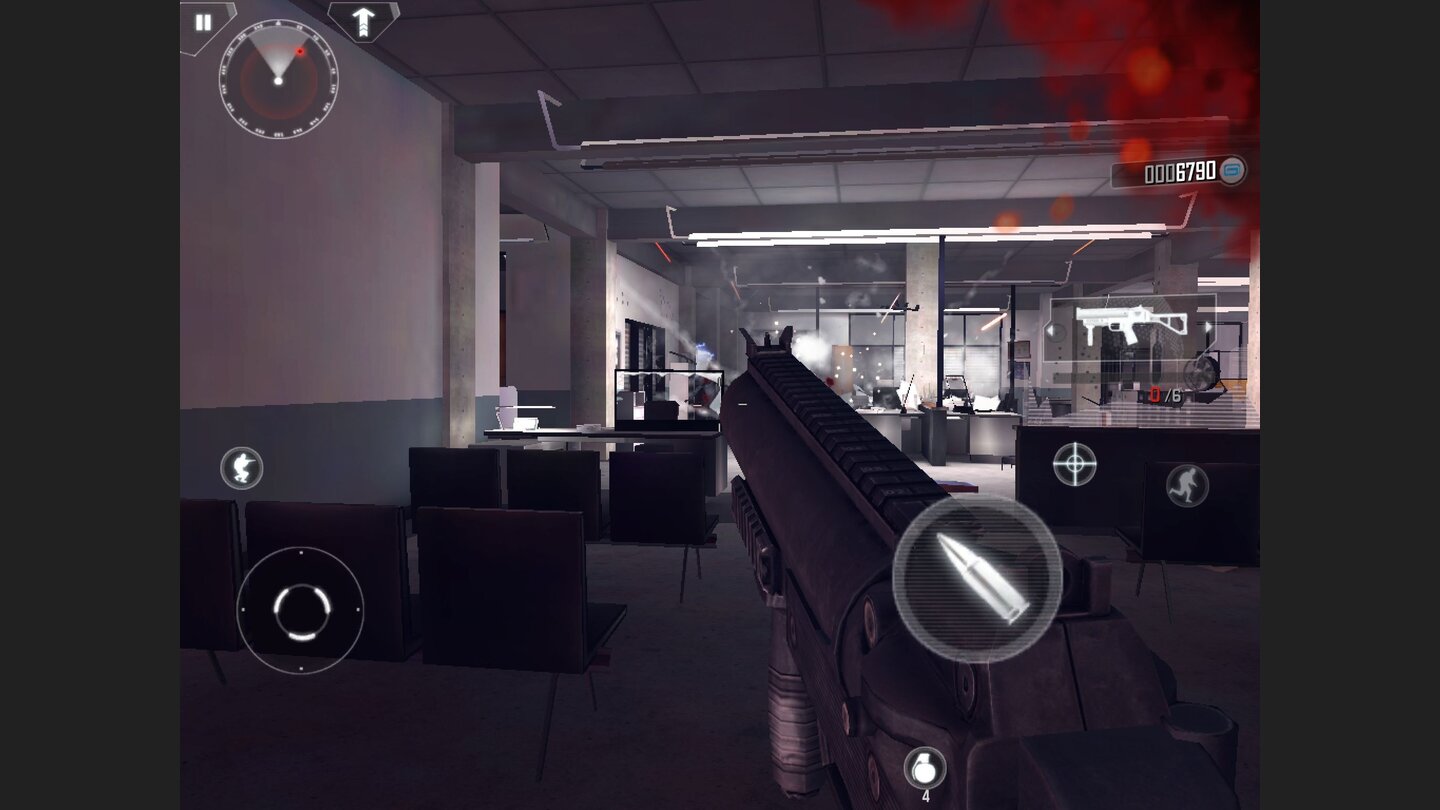Fire the weapon using the bullet button
This screenshot has height=810, width=1440.
click(975, 580)
